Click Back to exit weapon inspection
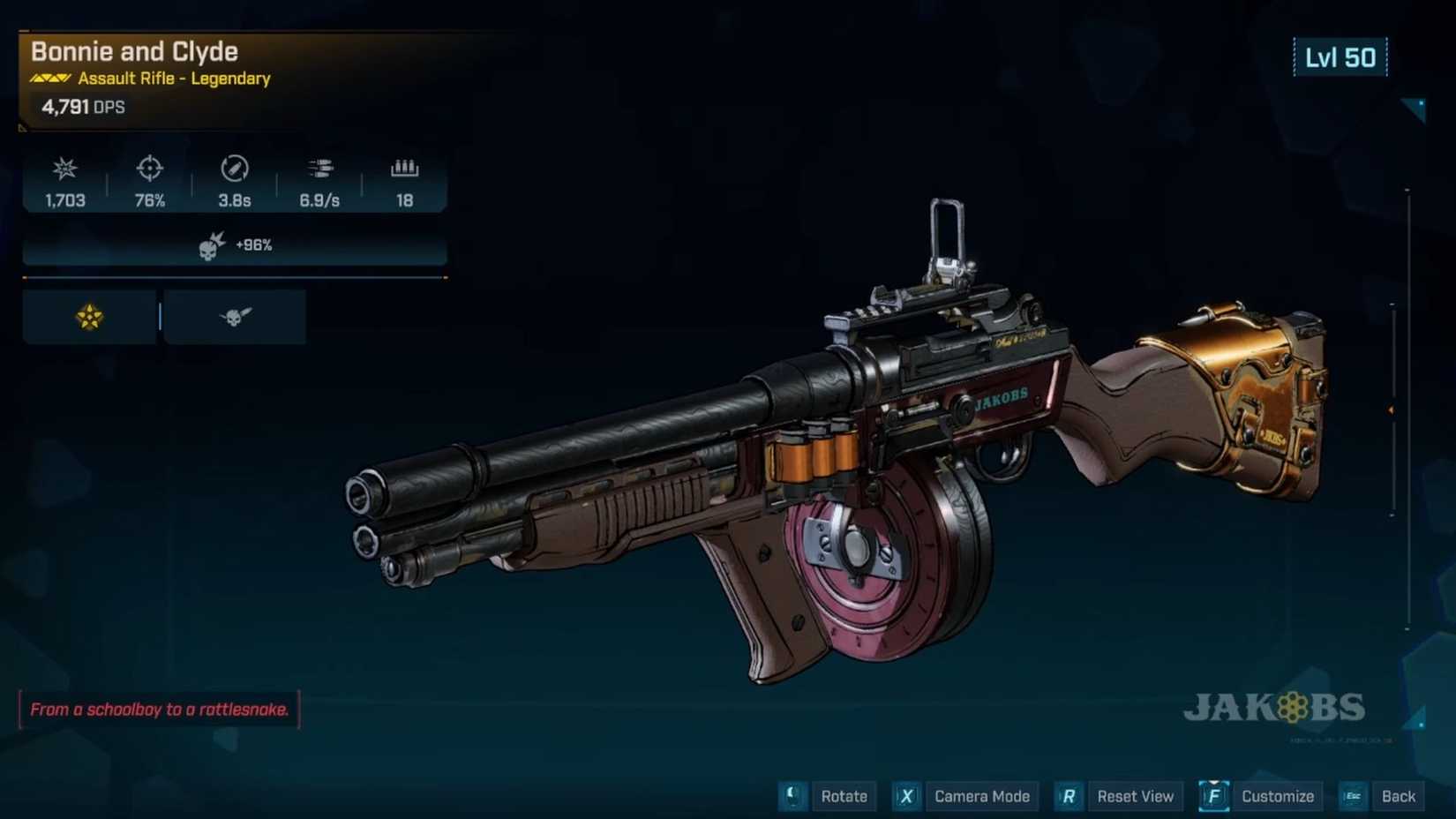Viewport: 1456px width, 819px height. pyautogui.click(x=1399, y=796)
